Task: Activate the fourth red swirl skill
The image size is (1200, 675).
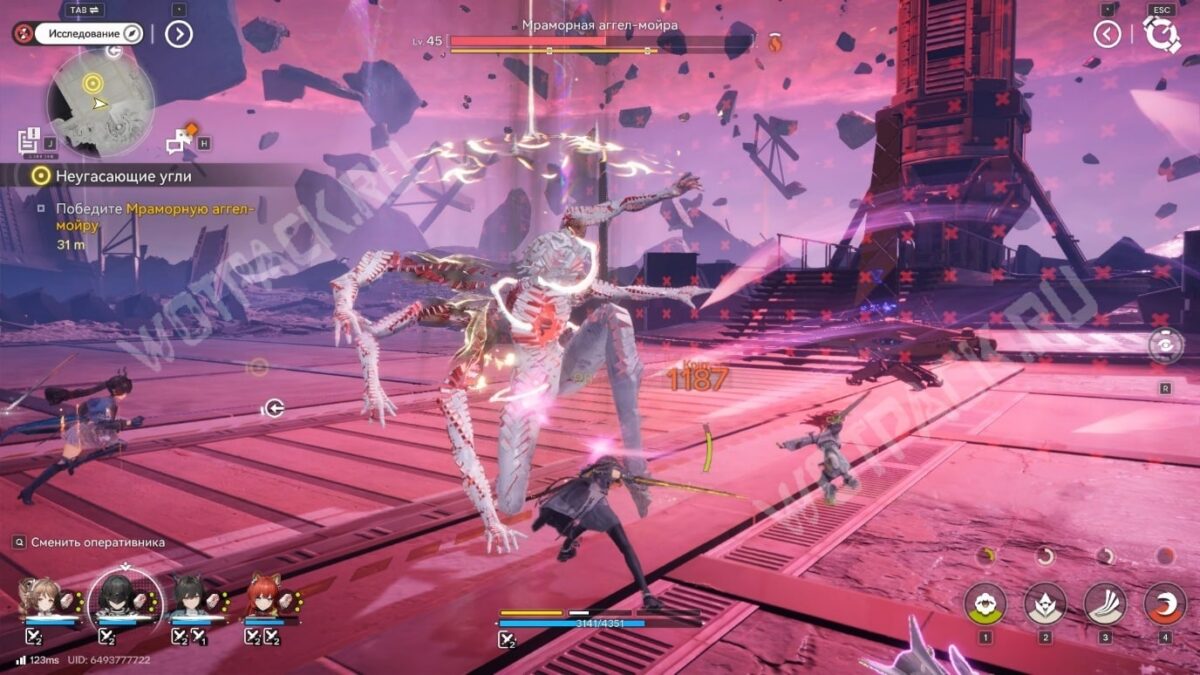Action: [1164, 603]
